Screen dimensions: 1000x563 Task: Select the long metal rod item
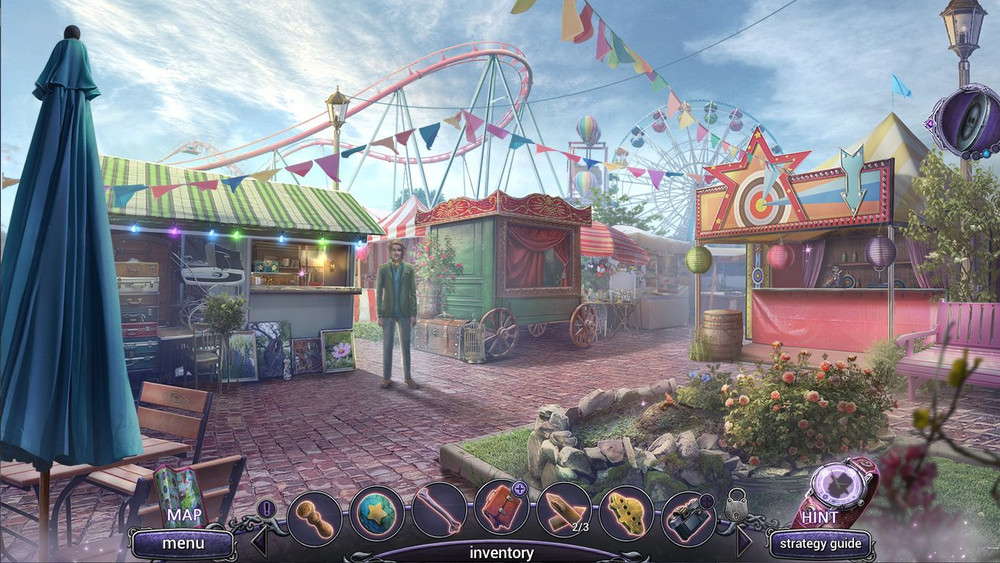pyautogui.click(x=438, y=512)
